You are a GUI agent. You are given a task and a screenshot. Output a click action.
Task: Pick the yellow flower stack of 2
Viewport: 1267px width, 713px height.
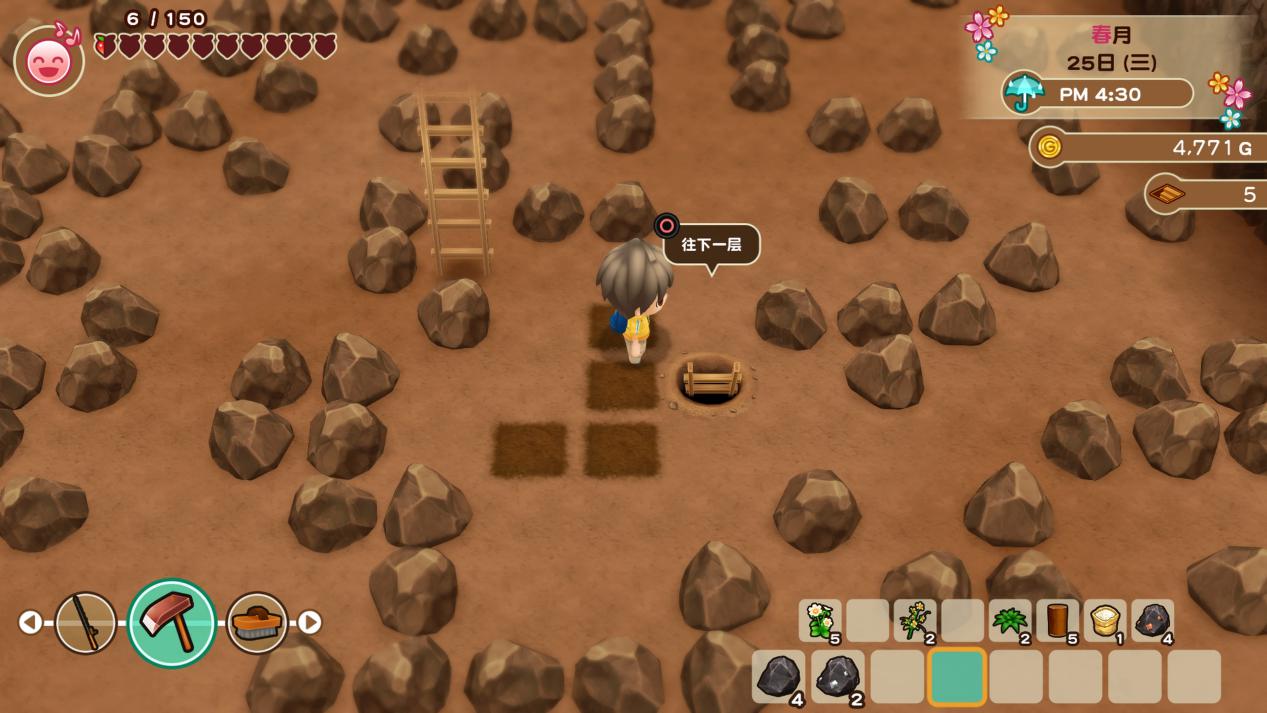click(x=914, y=620)
